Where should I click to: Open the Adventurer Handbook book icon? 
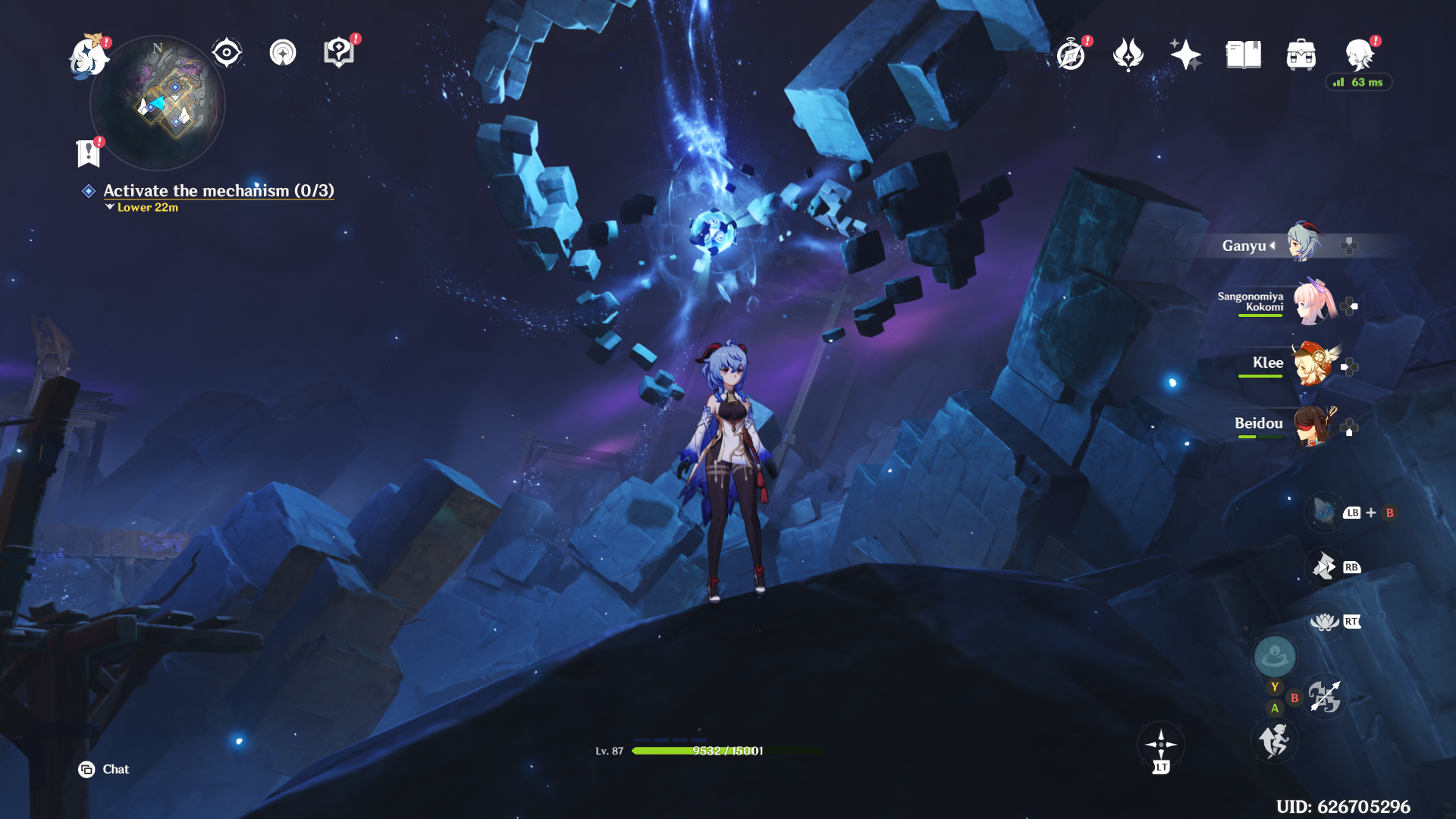[1243, 55]
